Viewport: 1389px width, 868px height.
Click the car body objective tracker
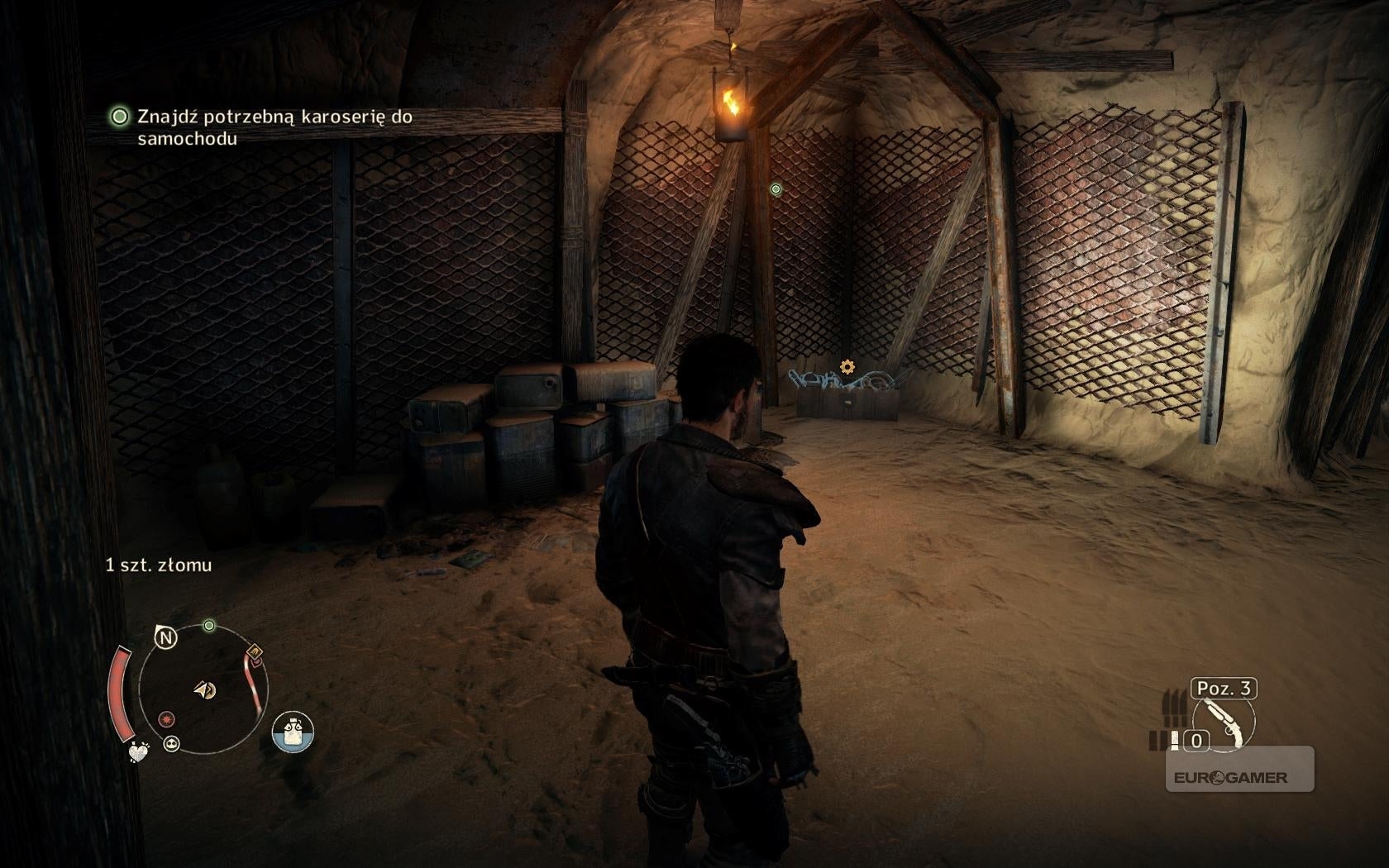[x=263, y=127]
